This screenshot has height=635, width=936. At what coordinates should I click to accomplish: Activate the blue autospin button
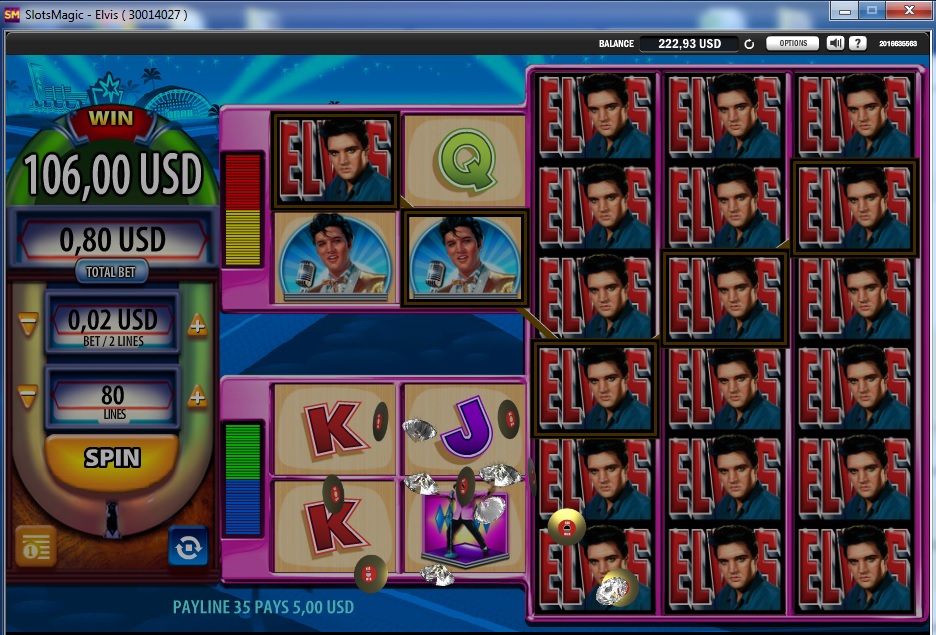188,546
